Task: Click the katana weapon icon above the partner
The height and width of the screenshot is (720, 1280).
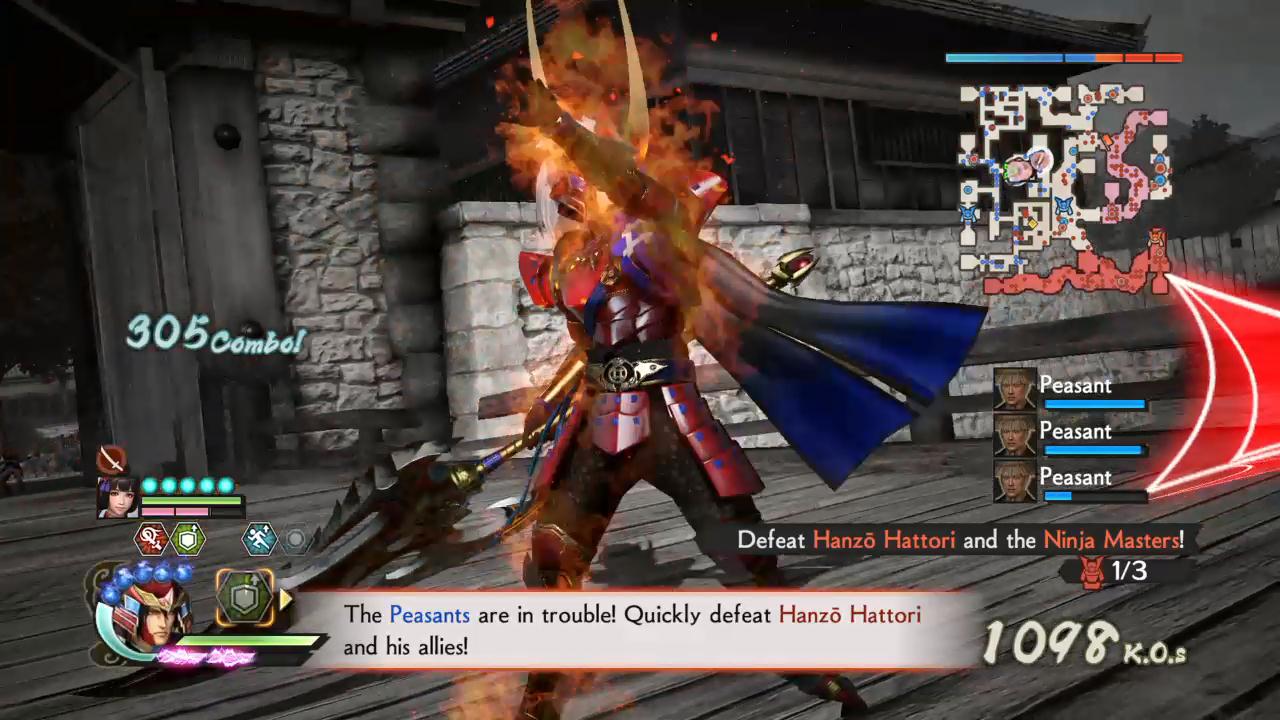Action: point(111,460)
